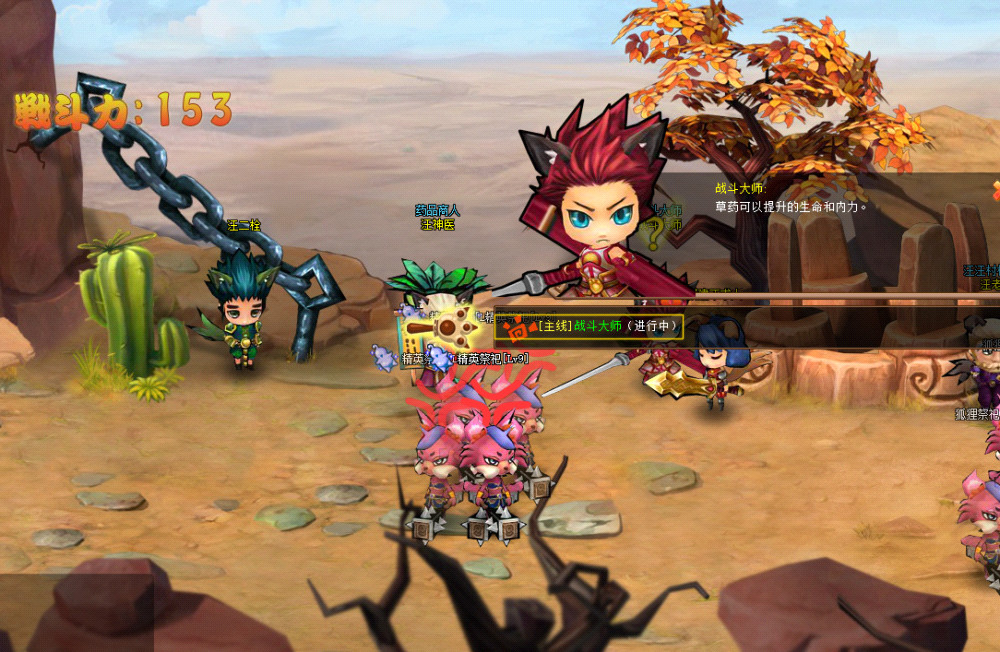Viewport: 1000px width, 652px height.
Task: Click the glowing paw mallet quest icon
Action: click(x=456, y=324)
